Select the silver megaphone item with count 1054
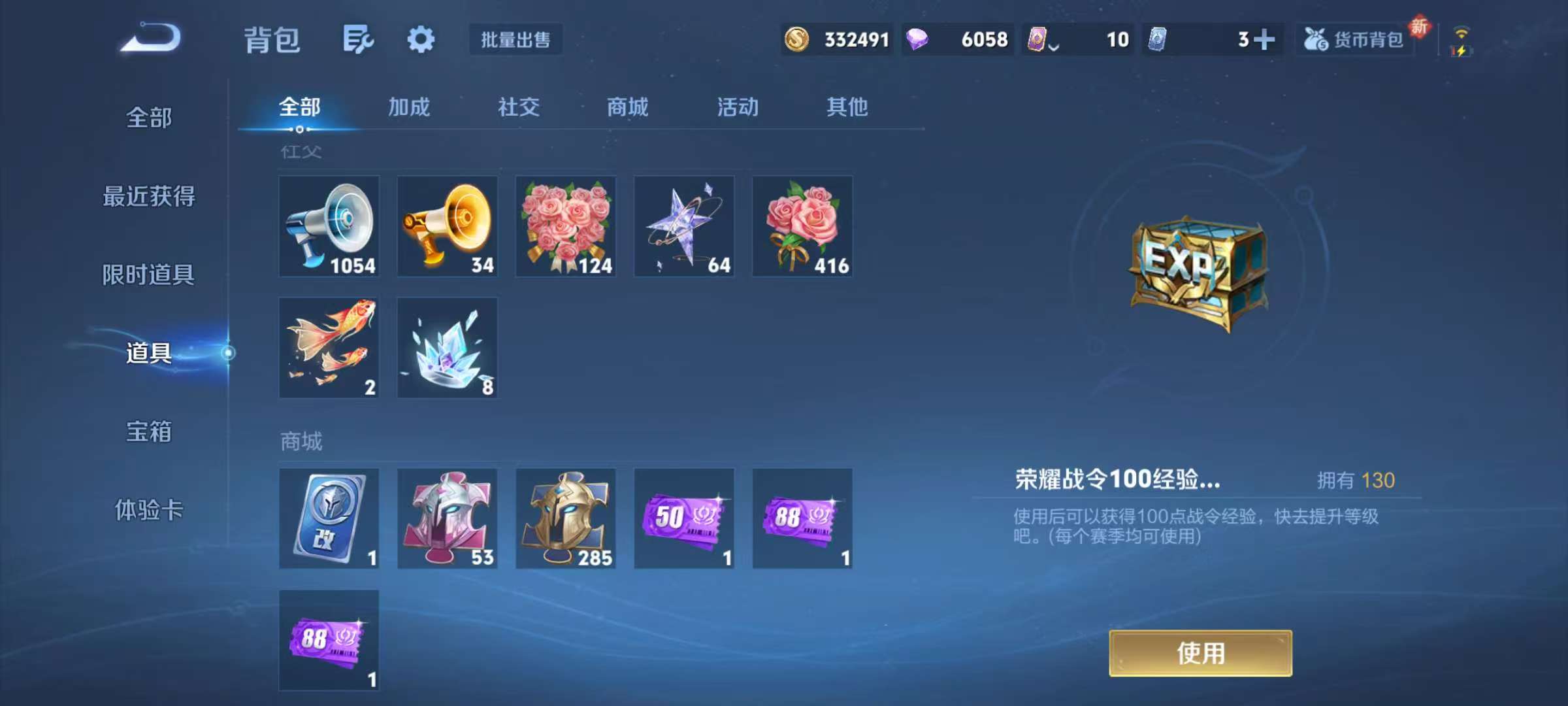This screenshot has width=1568, height=706. click(329, 226)
